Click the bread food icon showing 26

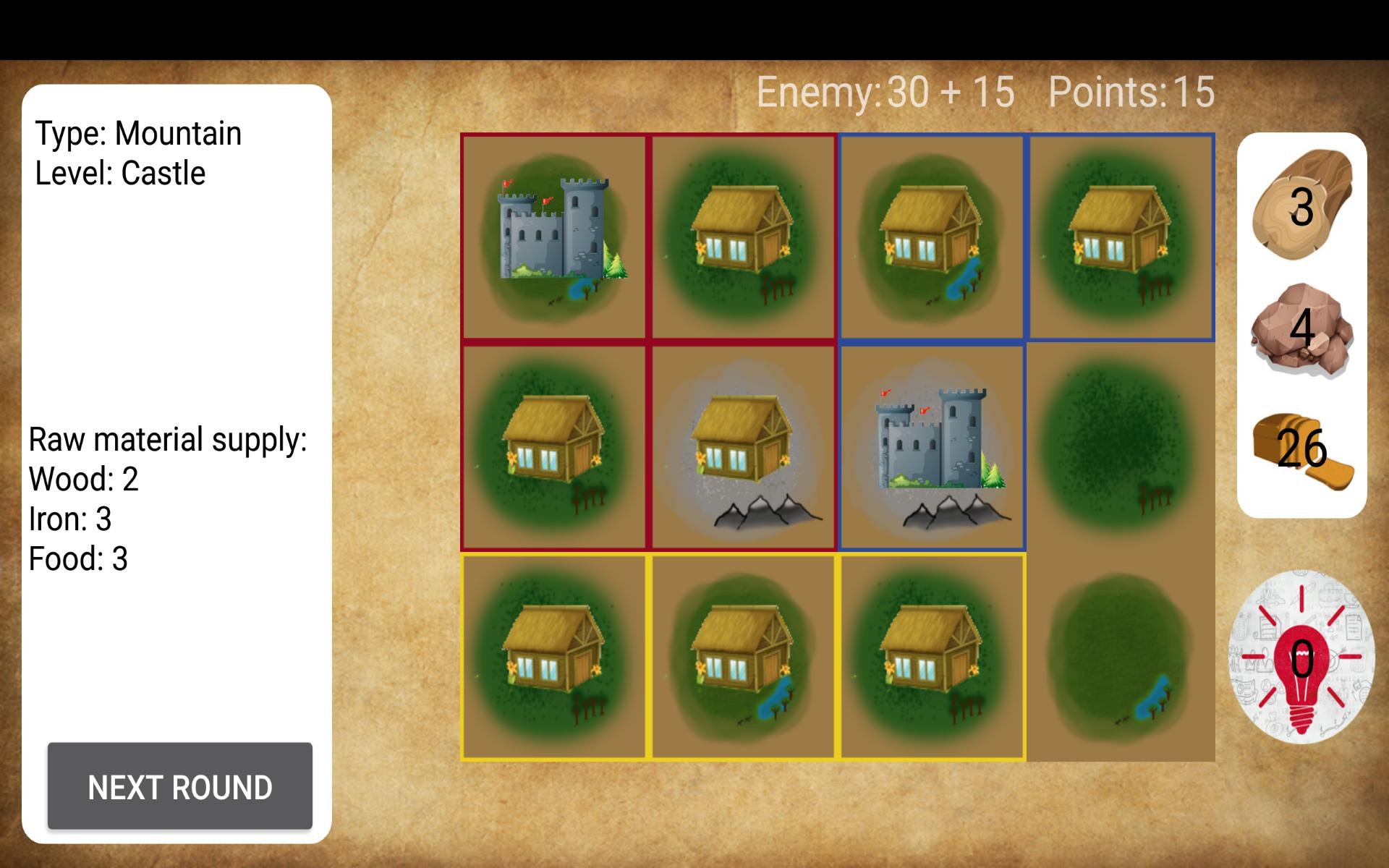(1301, 448)
